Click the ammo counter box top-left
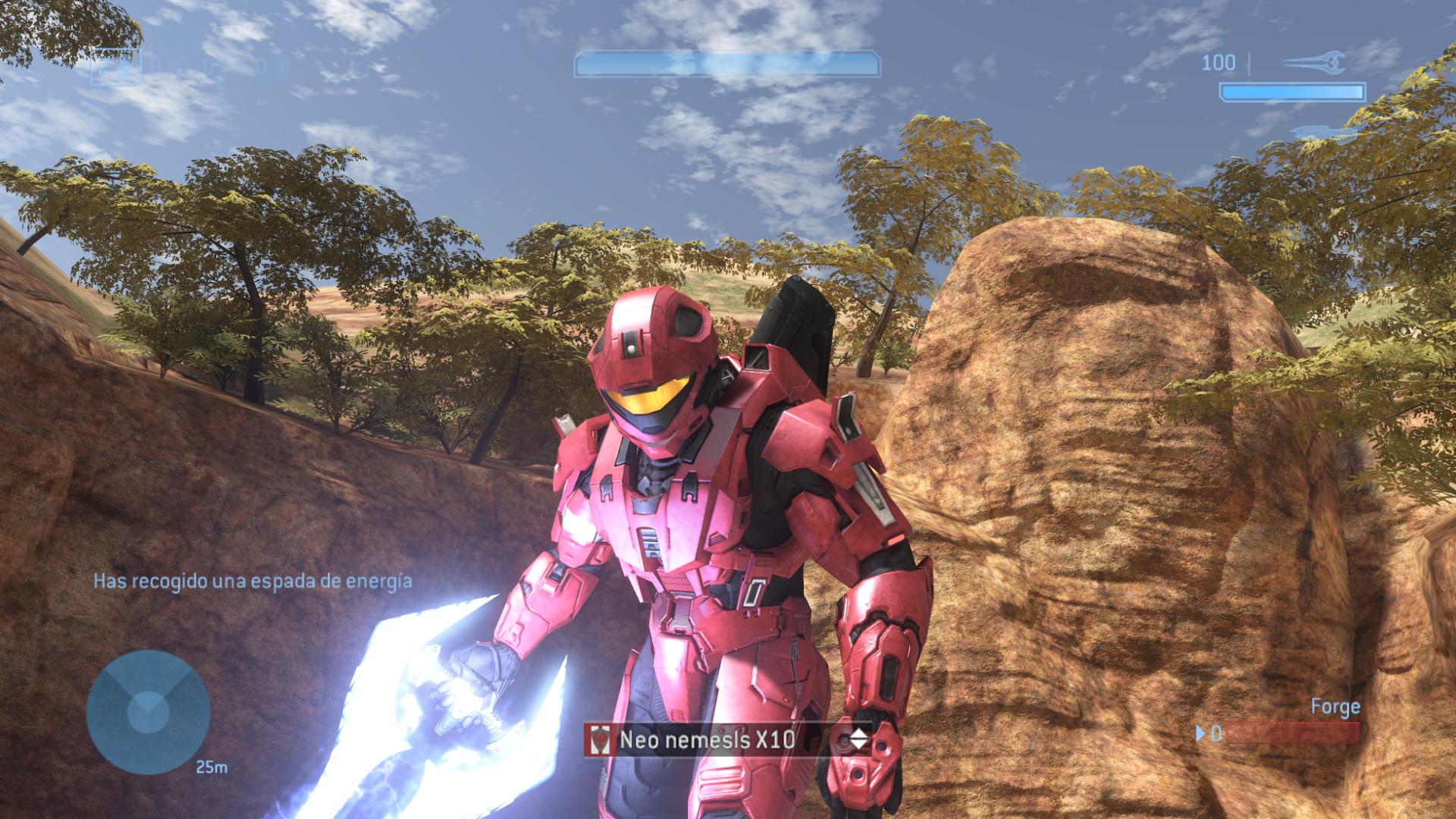1456x819 pixels. pyautogui.click(x=118, y=67)
